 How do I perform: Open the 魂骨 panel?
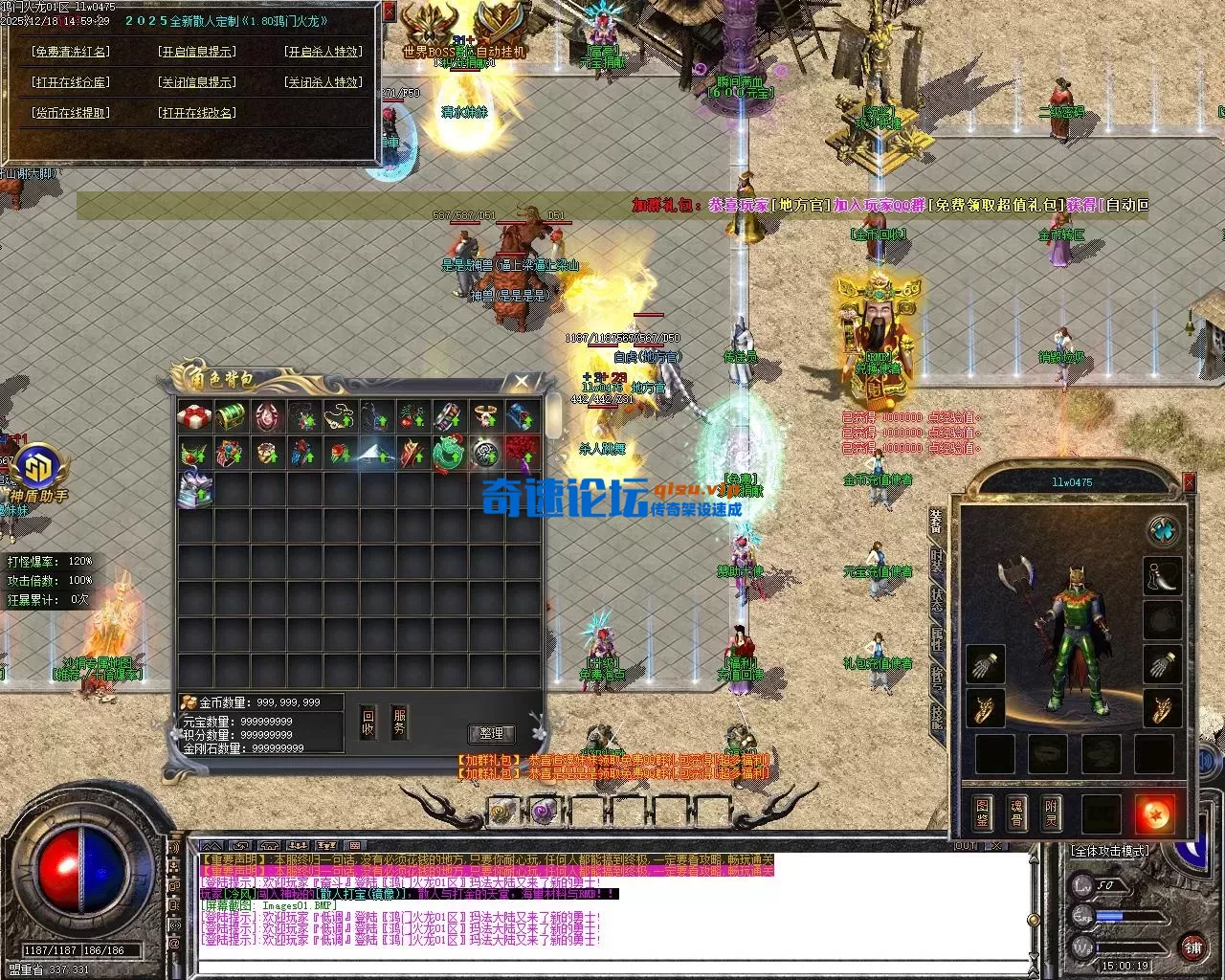click(x=1016, y=812)
